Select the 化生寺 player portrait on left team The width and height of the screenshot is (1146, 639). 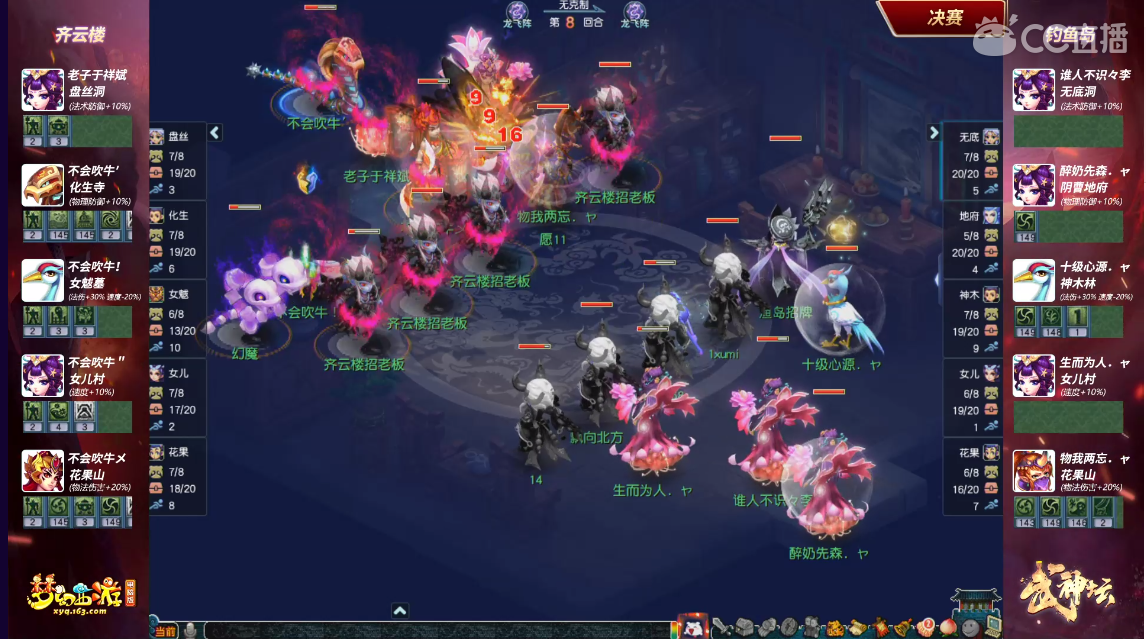(43, 185)
